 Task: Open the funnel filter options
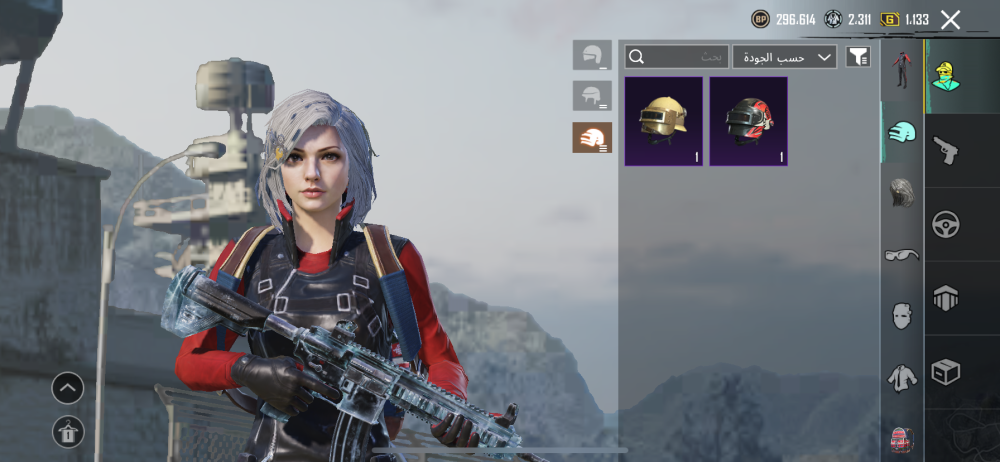click(858, 57)
